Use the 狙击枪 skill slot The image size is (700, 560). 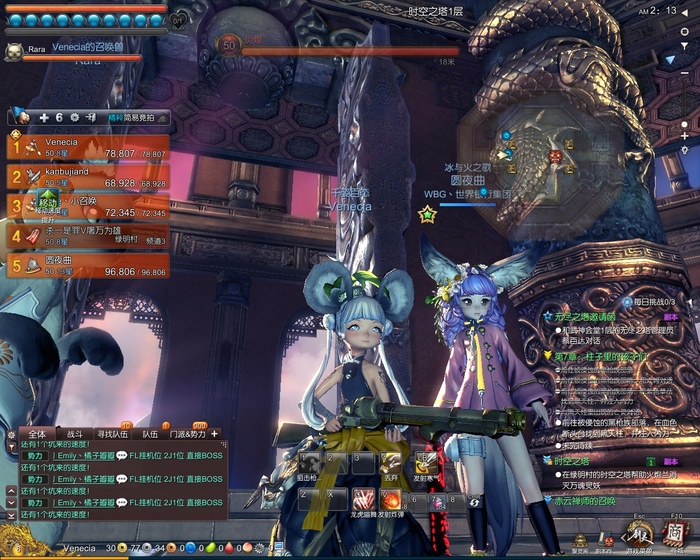point(308,464)
